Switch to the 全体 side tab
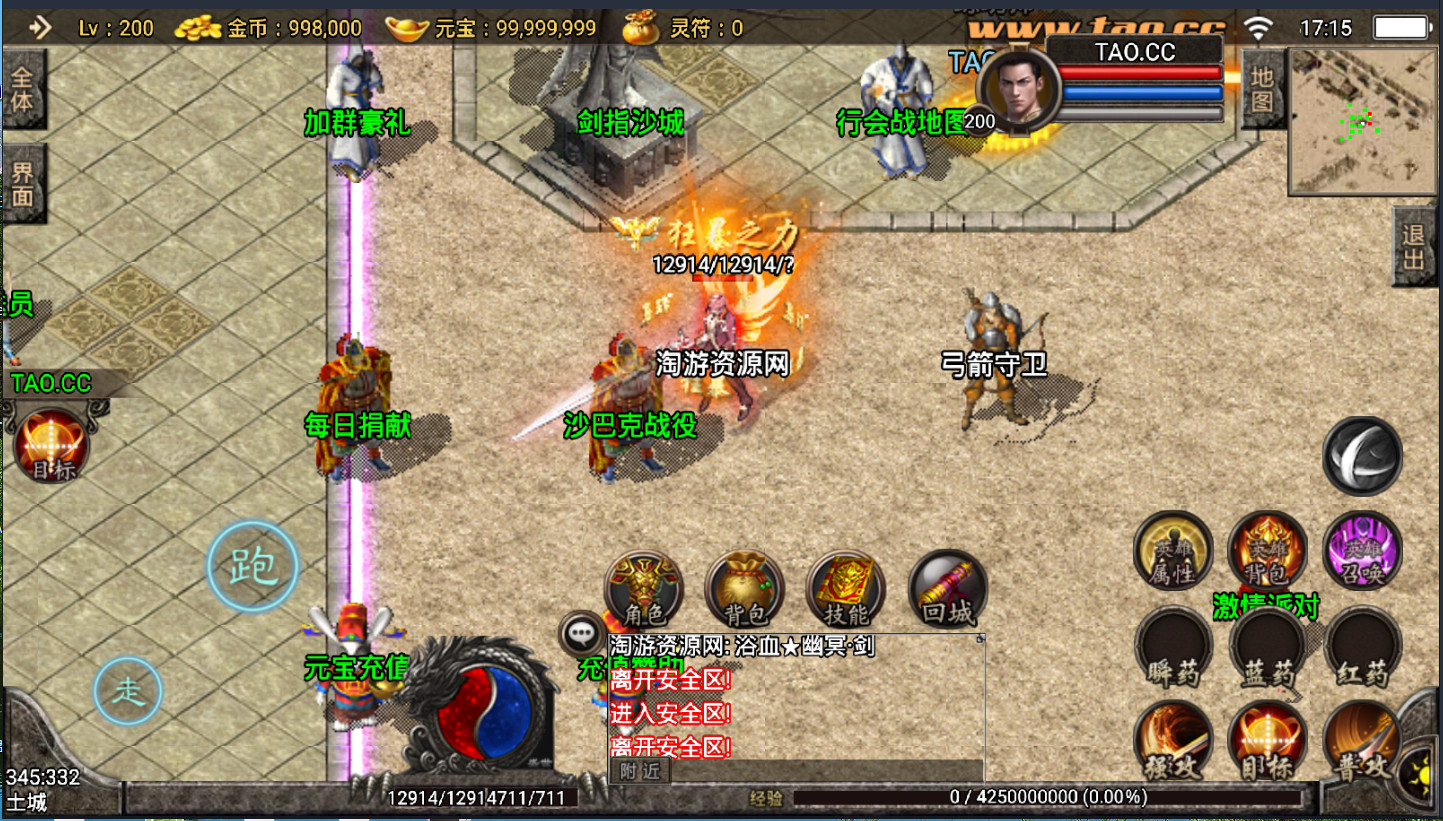The height and width of the screenshot is (821, 1443). pos(22,89)
